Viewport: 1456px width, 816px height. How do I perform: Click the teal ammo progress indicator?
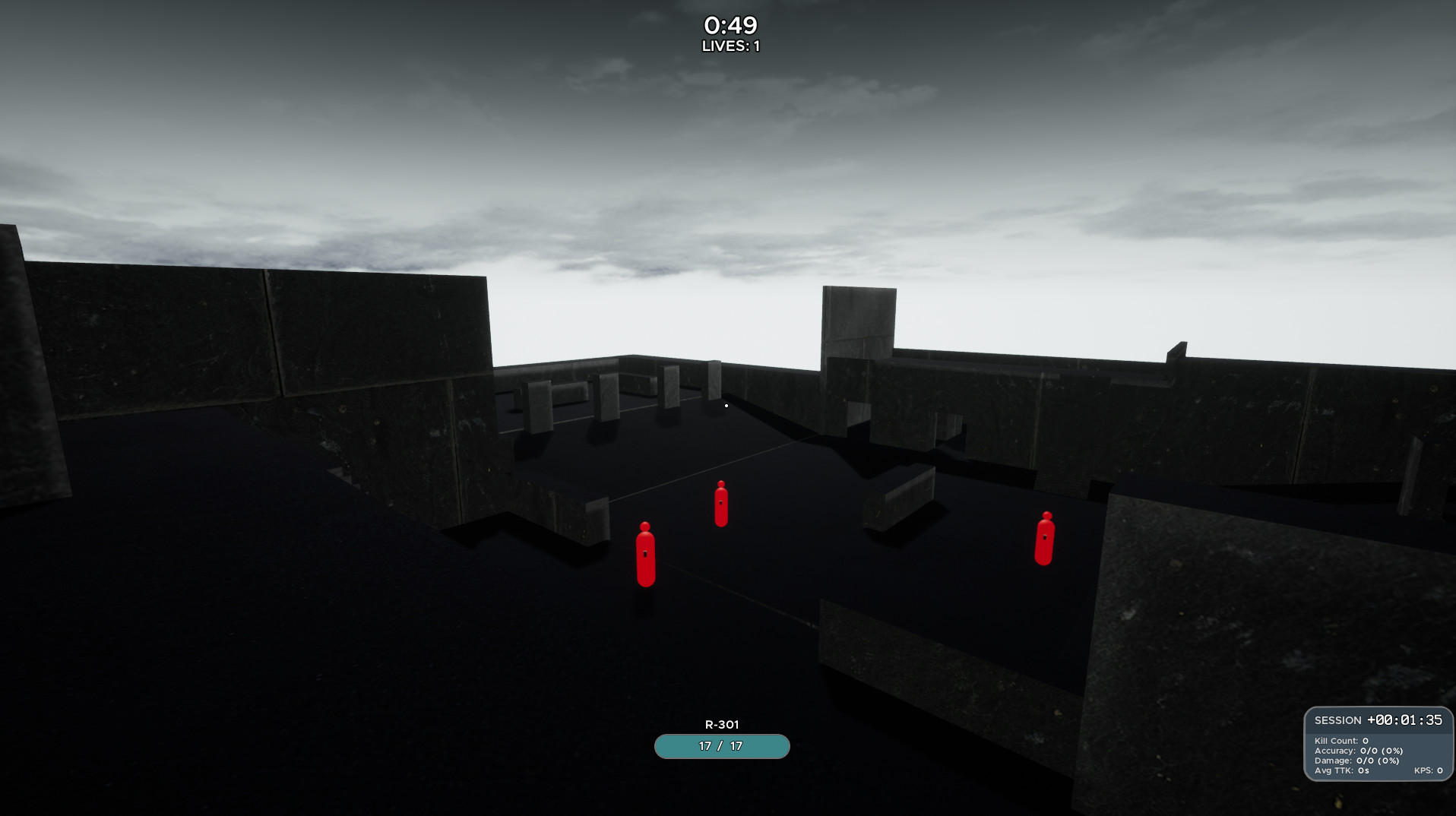tap(722, 746)
